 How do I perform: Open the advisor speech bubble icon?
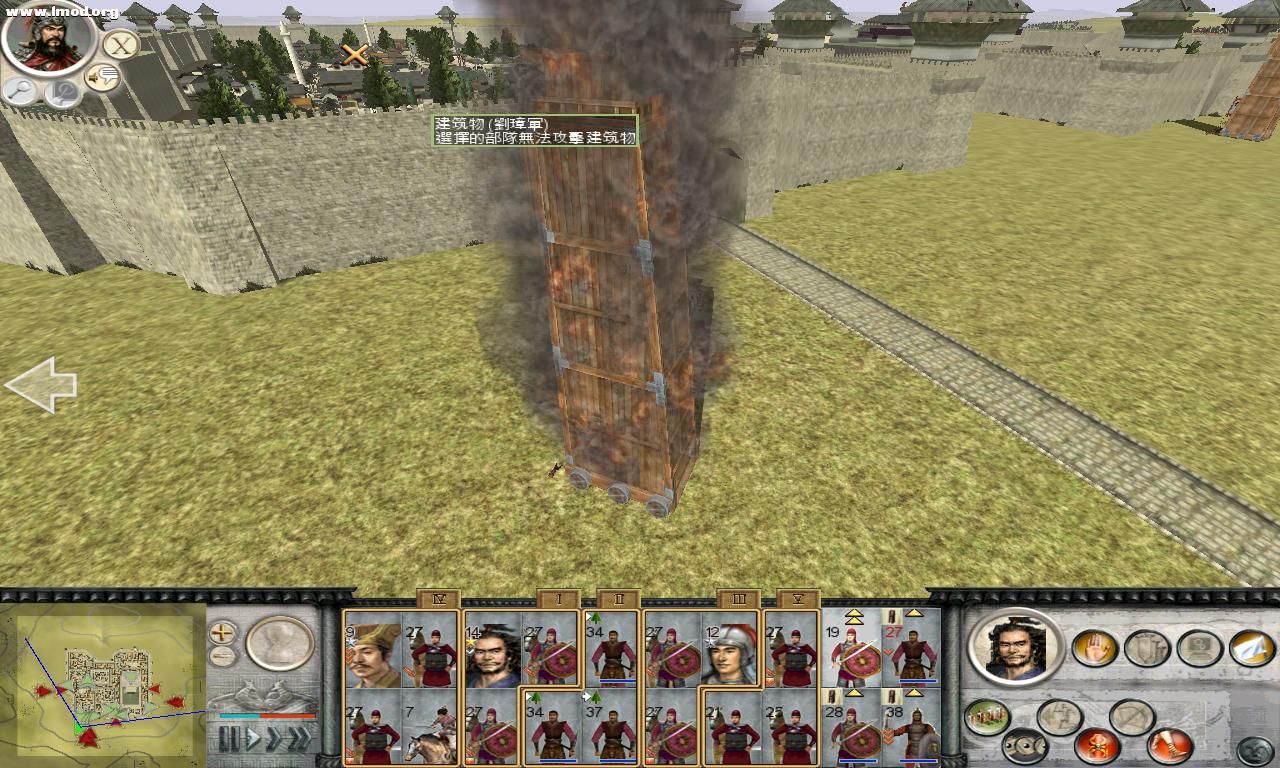[101, 77]
